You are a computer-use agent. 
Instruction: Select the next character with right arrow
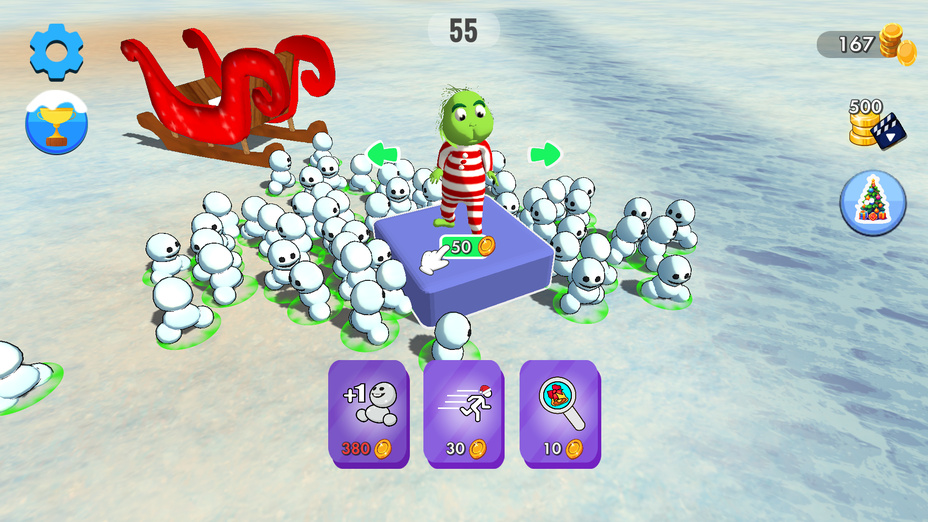(545, 154)
